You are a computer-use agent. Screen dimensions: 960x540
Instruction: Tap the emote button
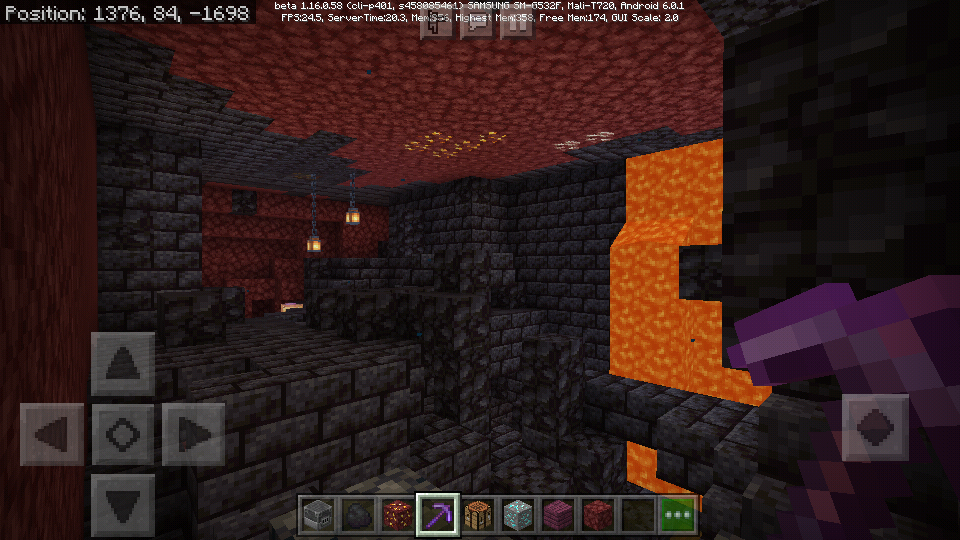(437, 25)
